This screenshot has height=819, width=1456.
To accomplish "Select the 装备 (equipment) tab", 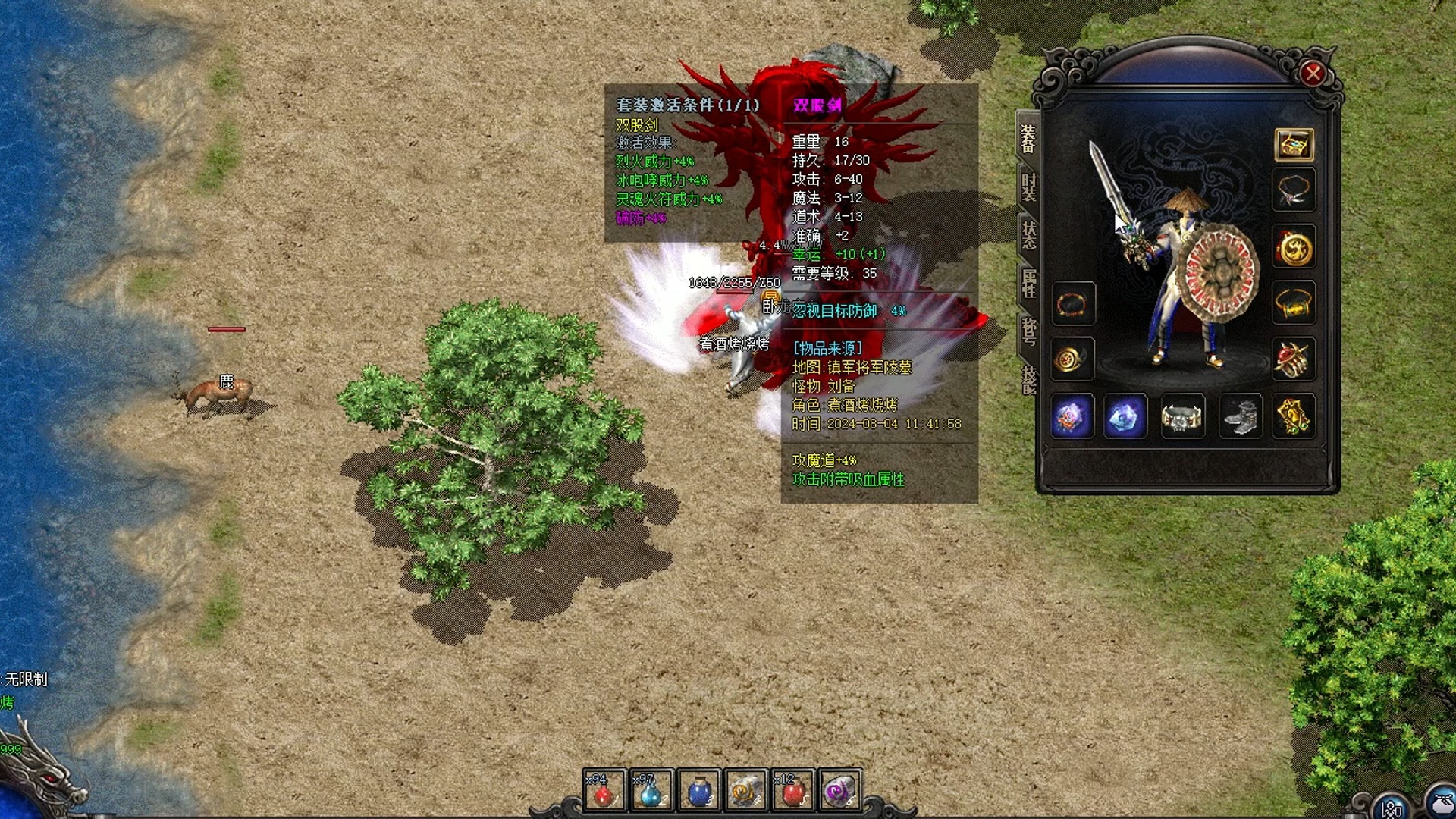I will tap(1028, 139).
